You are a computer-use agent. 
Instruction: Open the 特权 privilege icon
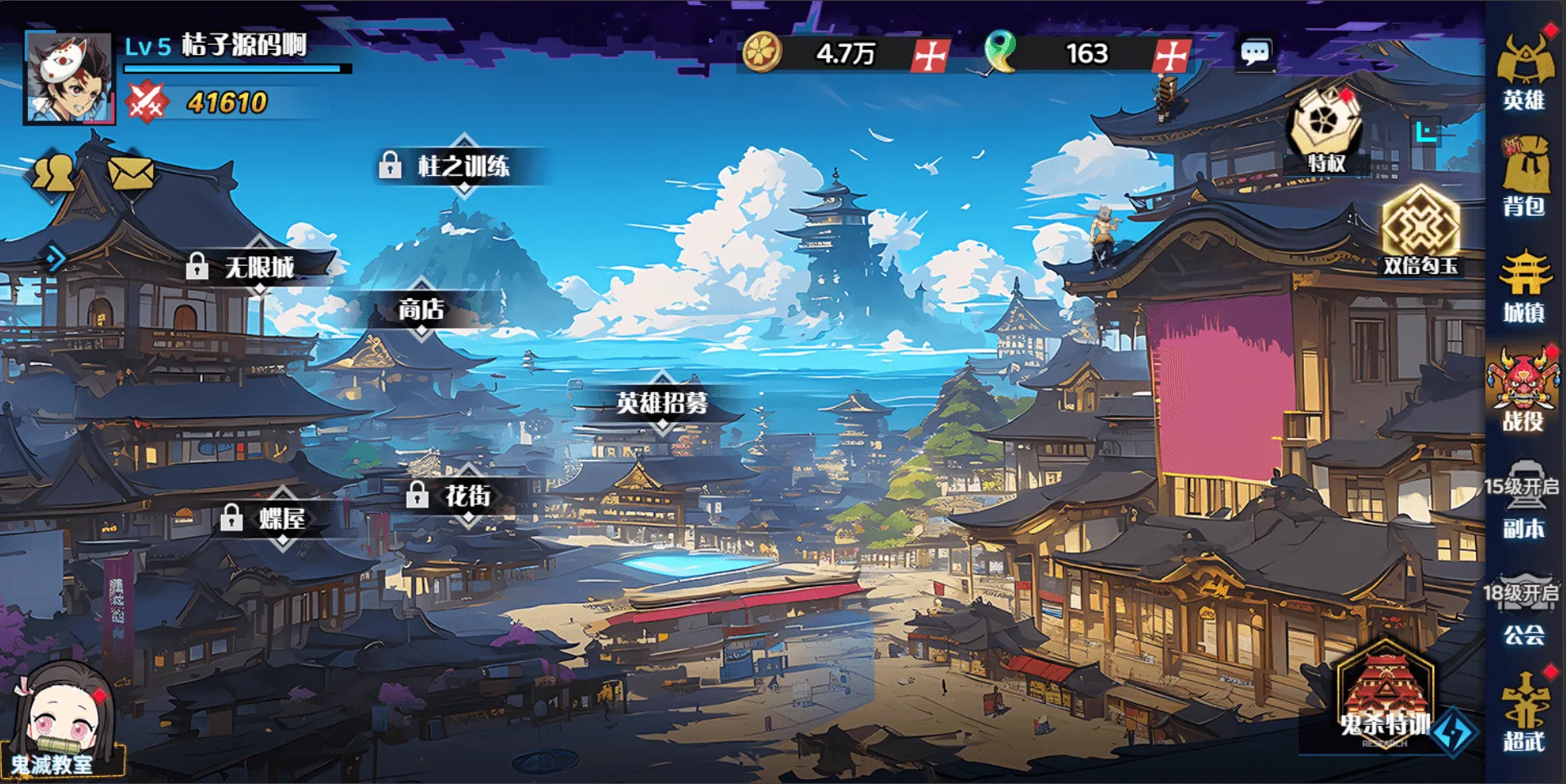tap(1325, 131)
